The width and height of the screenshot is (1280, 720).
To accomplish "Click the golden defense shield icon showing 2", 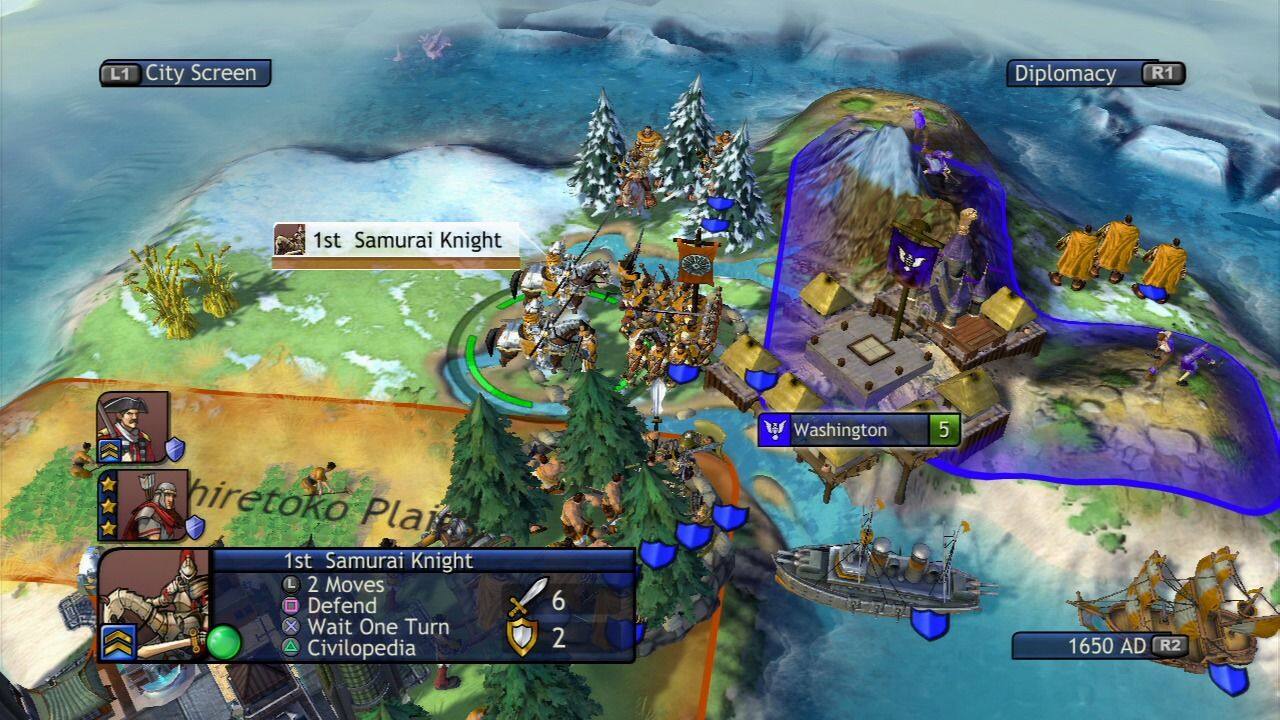I will click(x=524, y=636).
